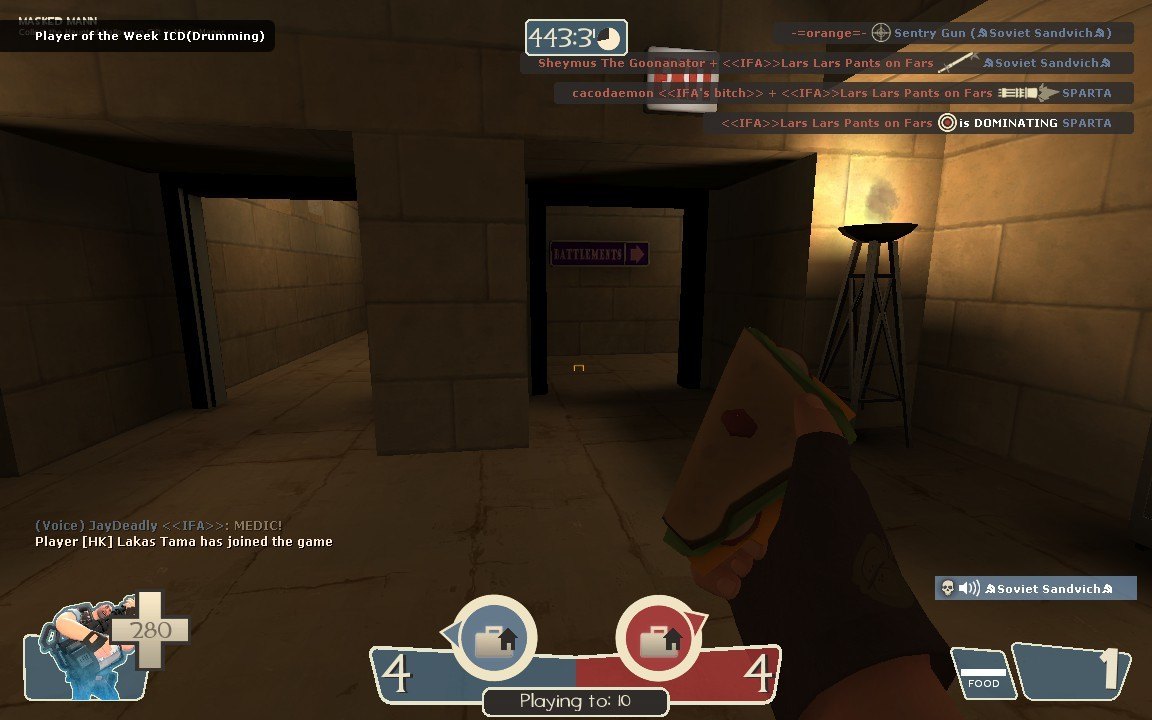Viewport: 1152px width, 720px height.
Task: Click the red team intelligence briefcase icon
Action: [657, 640]
